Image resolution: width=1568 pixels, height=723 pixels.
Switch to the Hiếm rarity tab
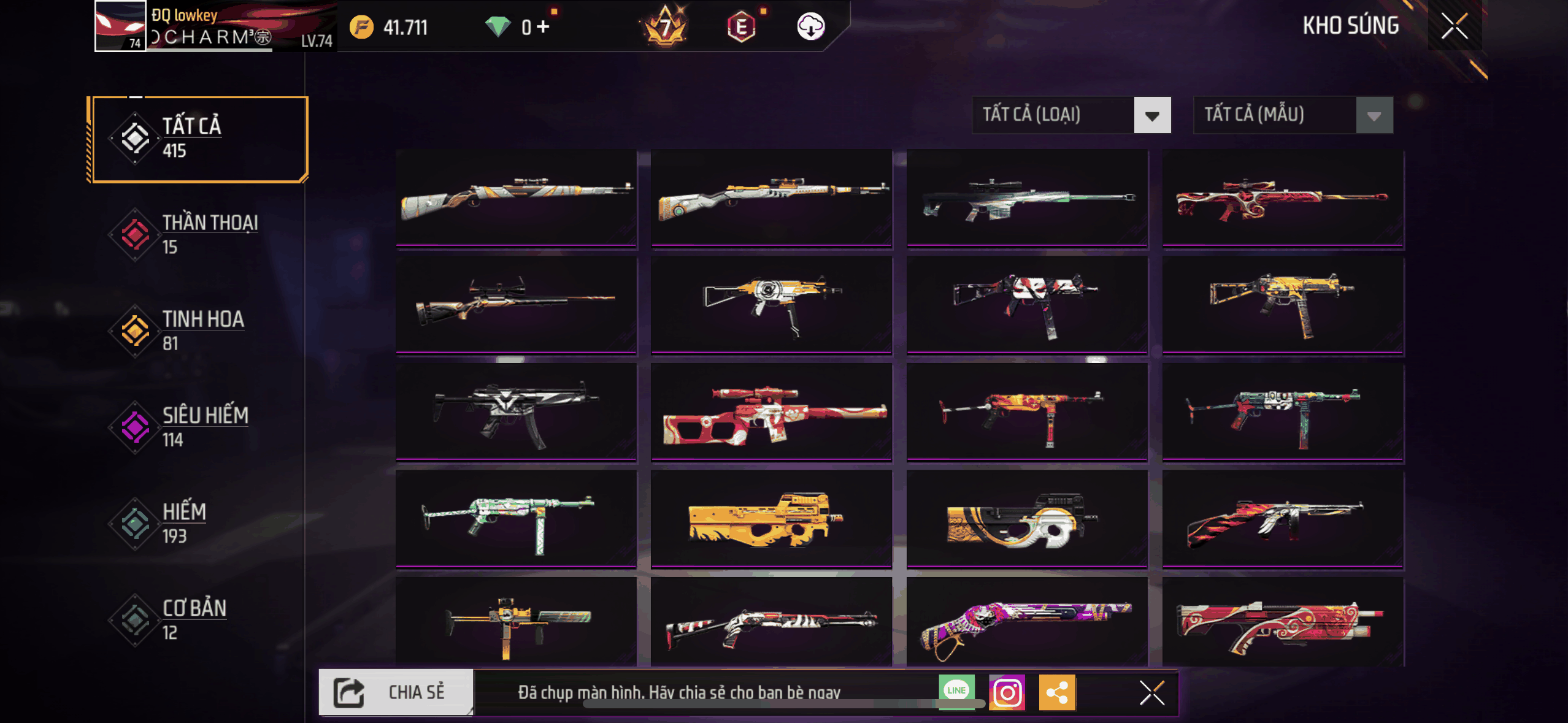[x=199, y=523]
